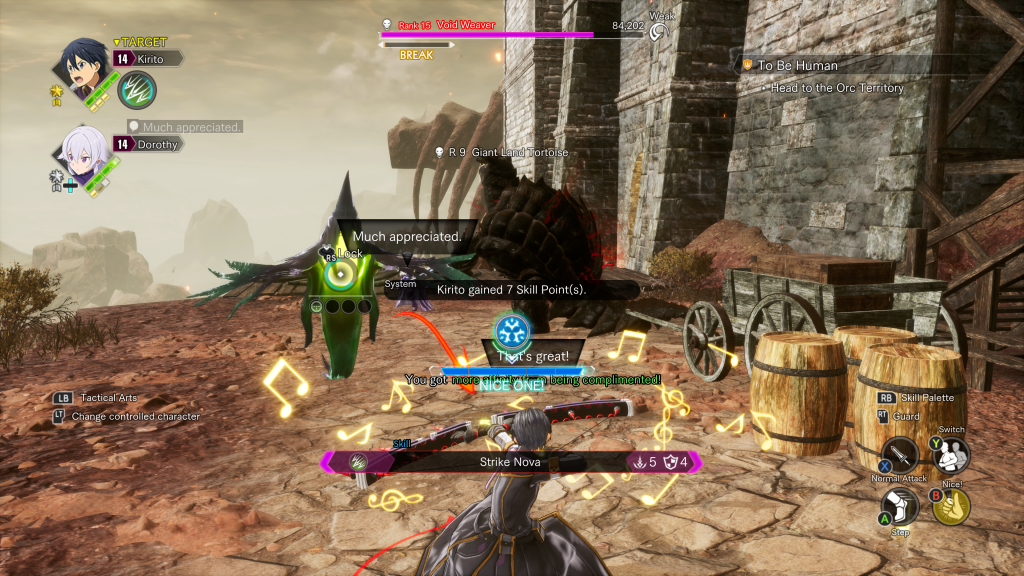Select the Strike Nova skill bar

tap(511, 463)
